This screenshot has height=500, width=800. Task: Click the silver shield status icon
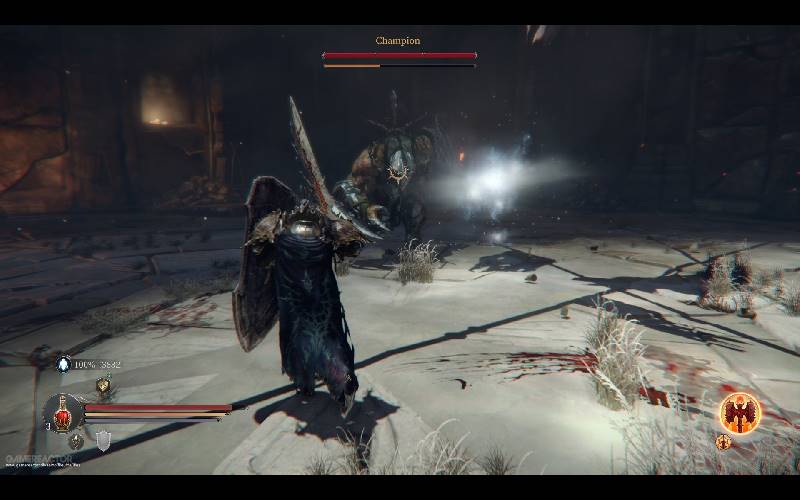tap(102, 440)
